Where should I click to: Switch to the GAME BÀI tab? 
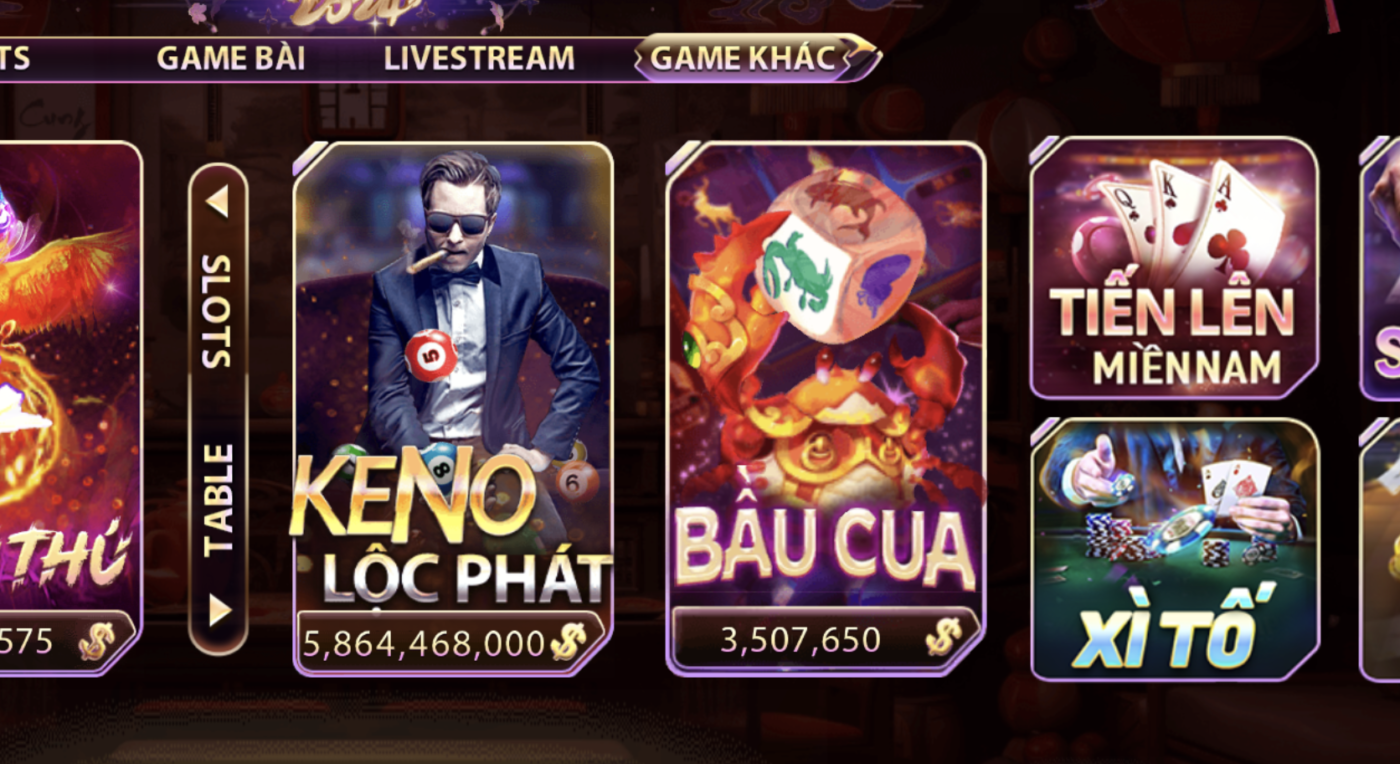click(x=233, y=57)
